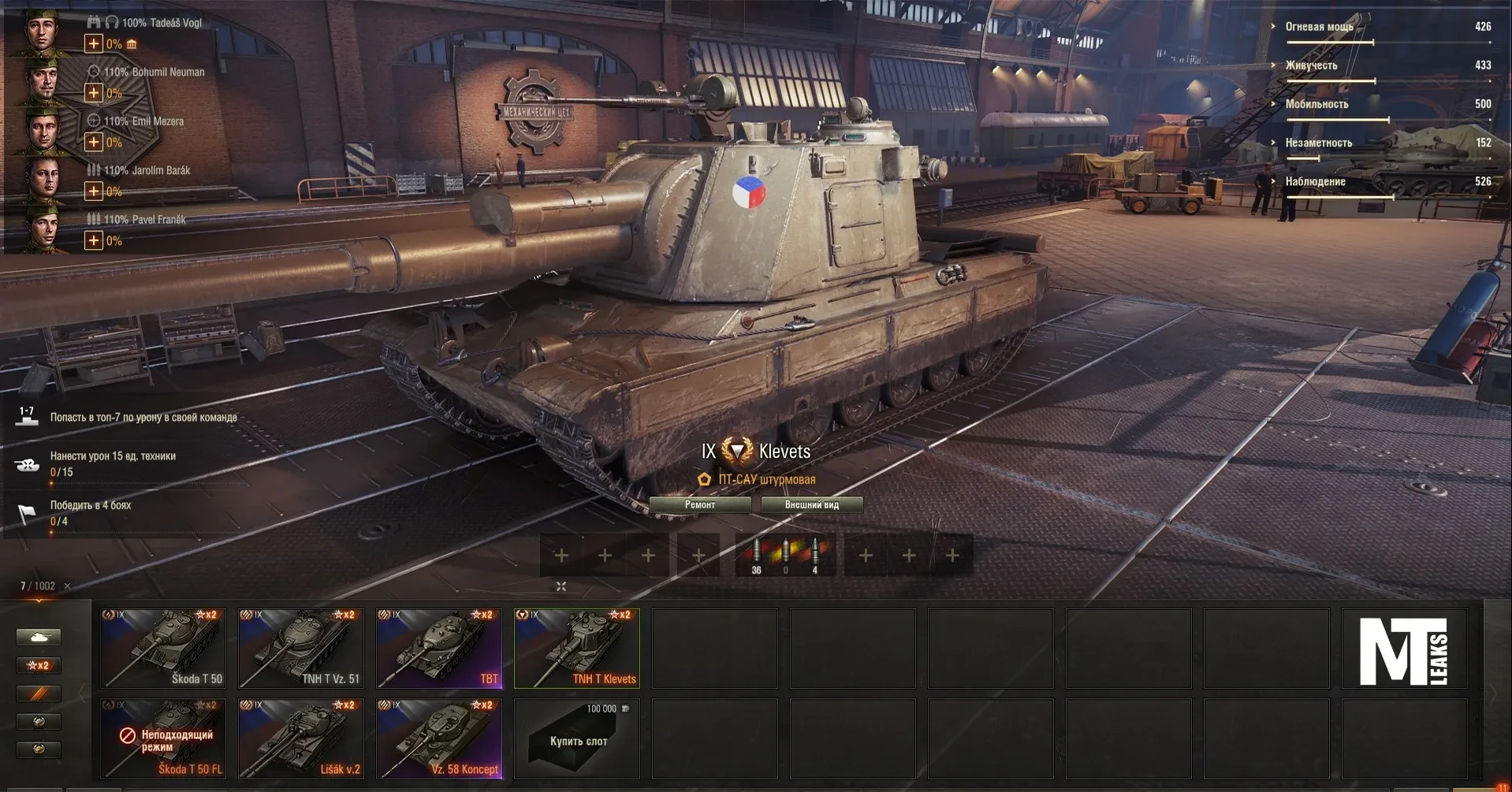Select the TBT tank card
Viewport: 1512px width, 792px height.
[439, 649]
